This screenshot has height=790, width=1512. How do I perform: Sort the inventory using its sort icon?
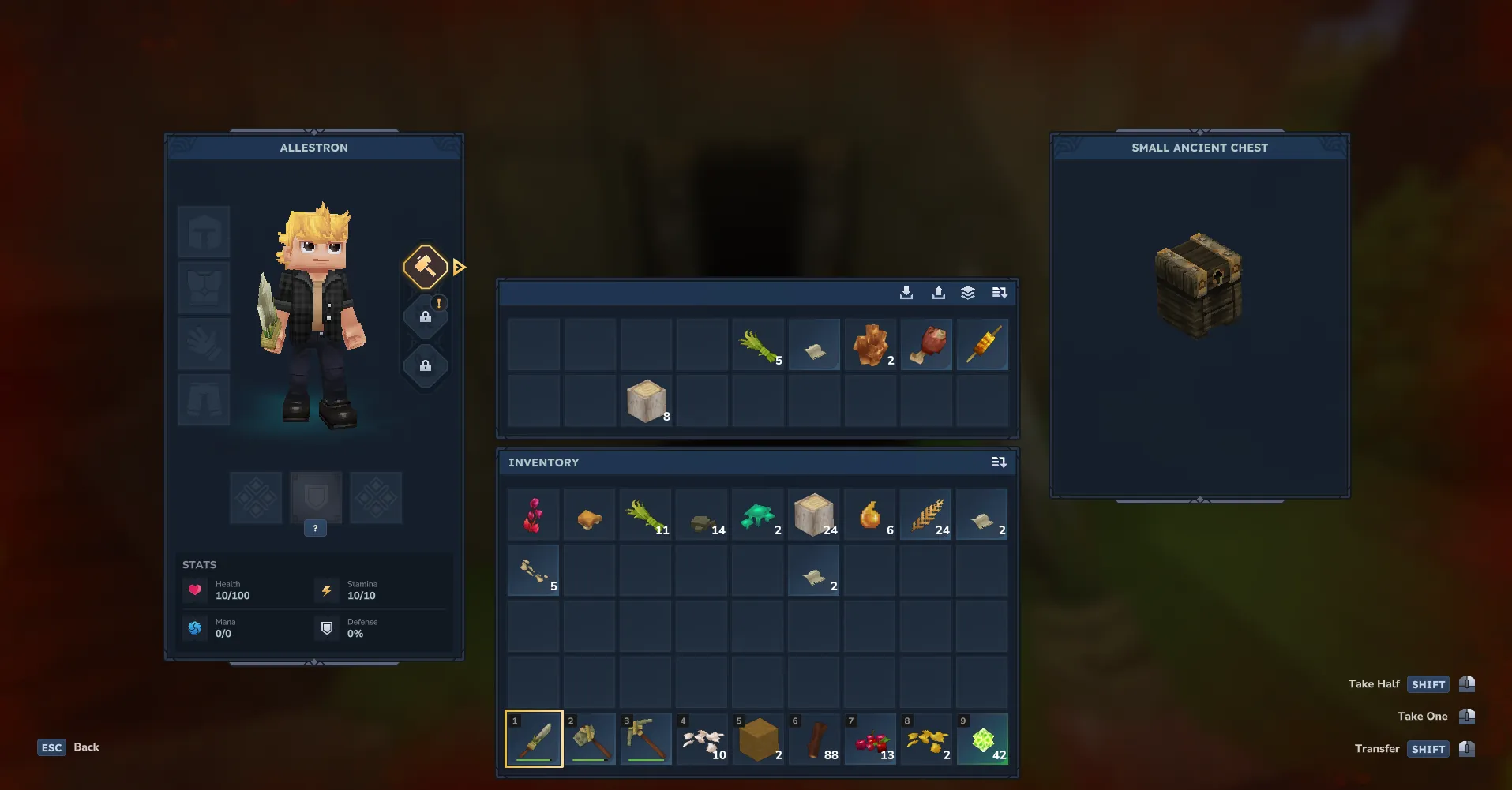[x=999, y=462]
